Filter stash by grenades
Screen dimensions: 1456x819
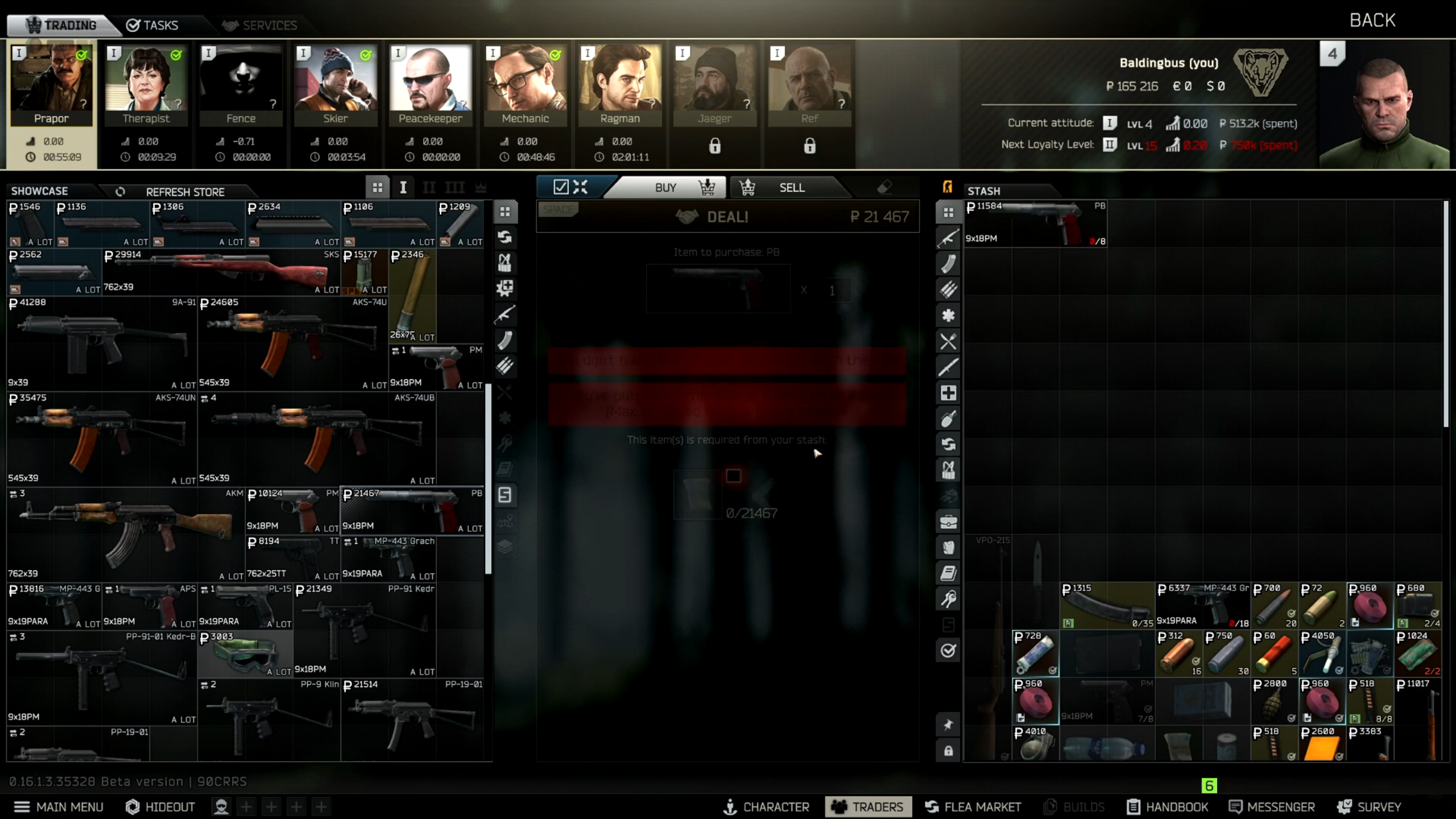pyautogui.click(x=949, y=419)
